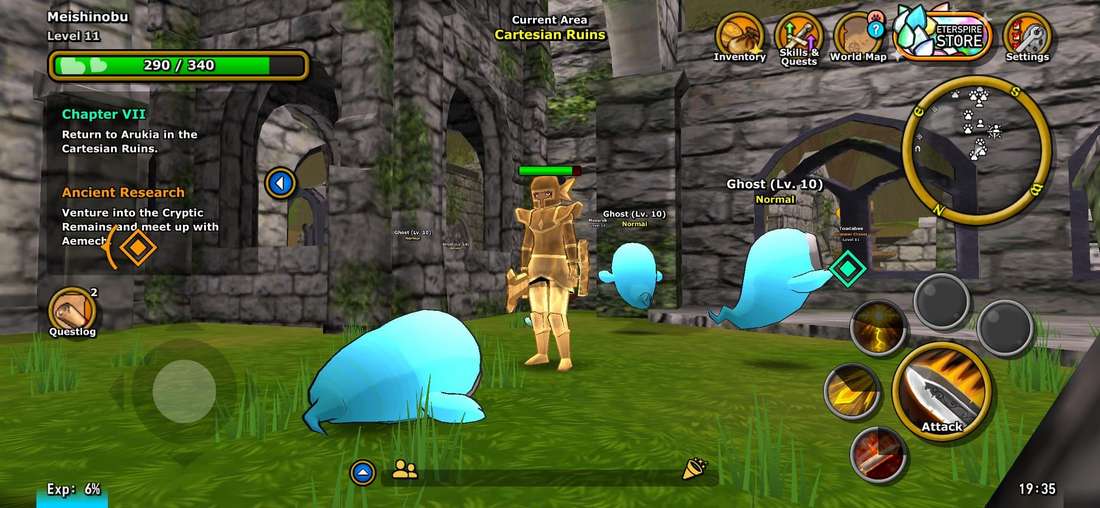This screenshot has height=508, width=1100.
Task: Open the Questlog scroll
Action: [73, 311]
